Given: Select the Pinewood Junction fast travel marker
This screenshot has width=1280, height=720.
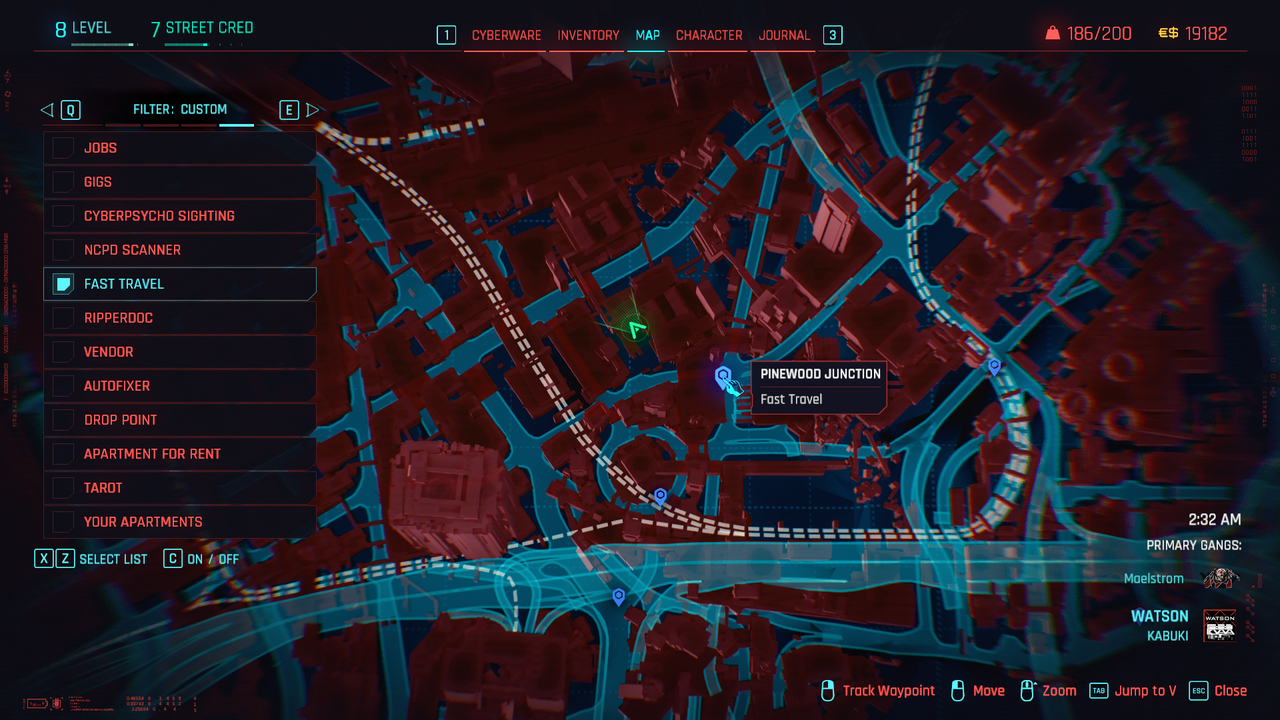Looking at the screenshot, I should coord(723,376).
